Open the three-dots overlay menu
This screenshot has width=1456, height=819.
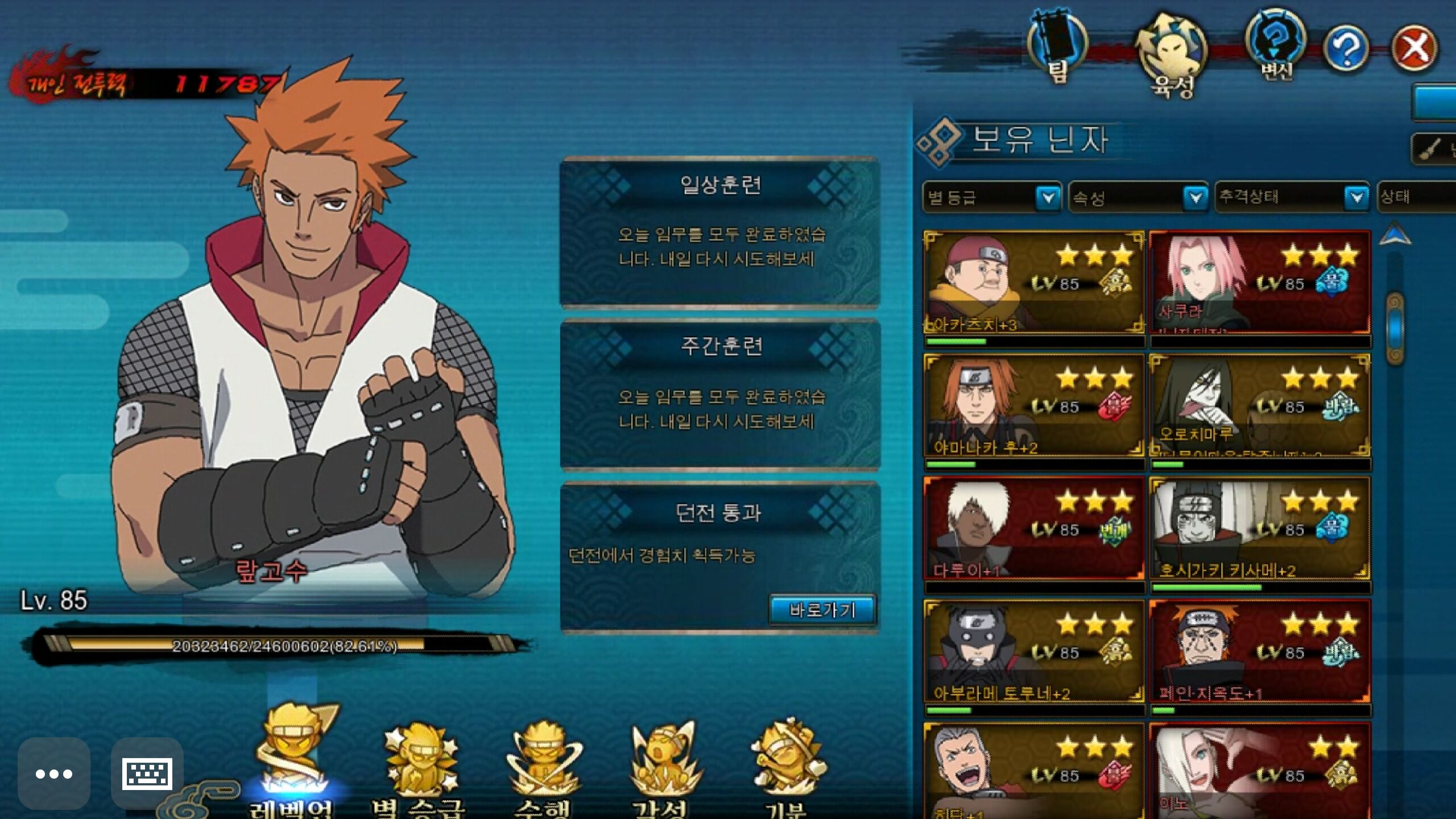[x=54, y=773]
